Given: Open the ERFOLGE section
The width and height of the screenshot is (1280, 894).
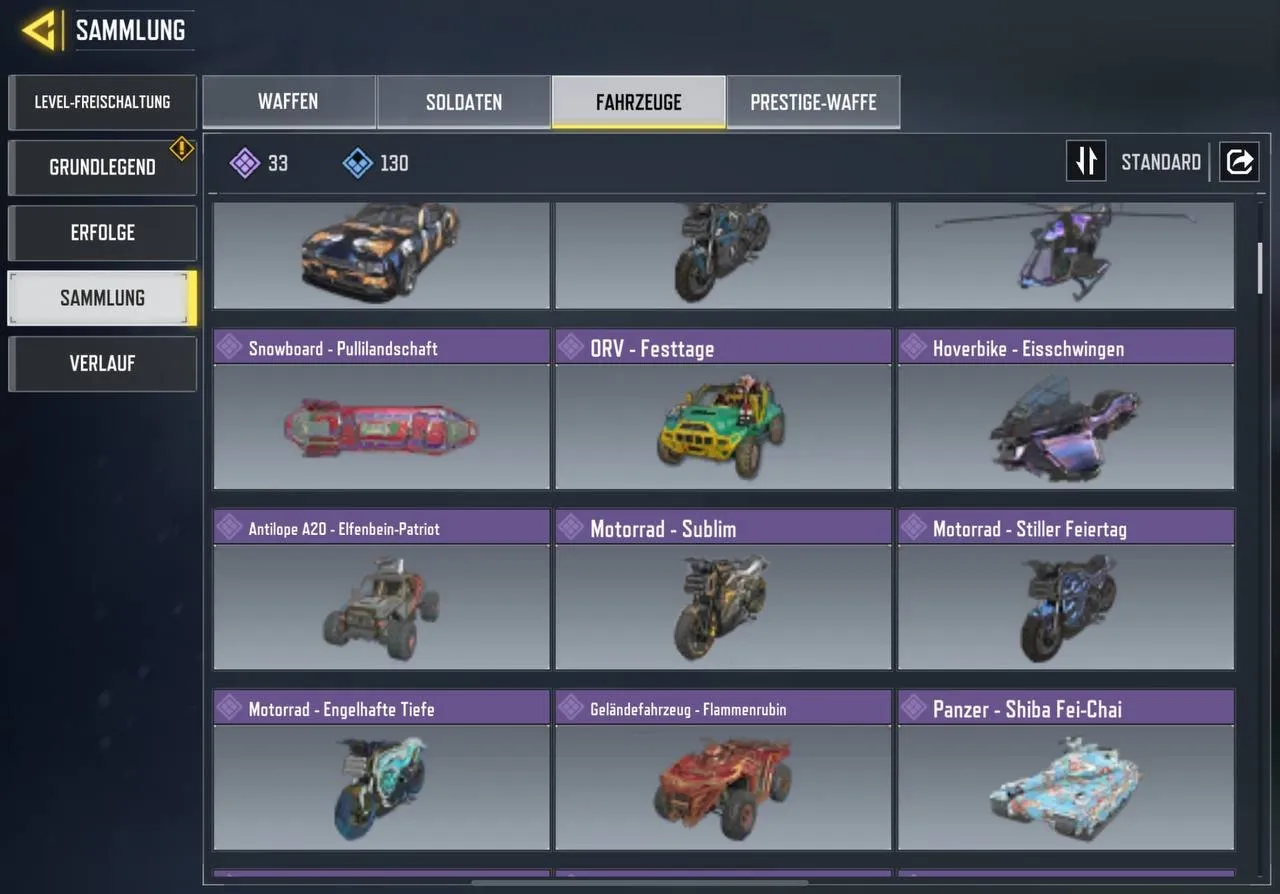Looking at the screenshot, I should pyautogui.click(x=102, y=232).
